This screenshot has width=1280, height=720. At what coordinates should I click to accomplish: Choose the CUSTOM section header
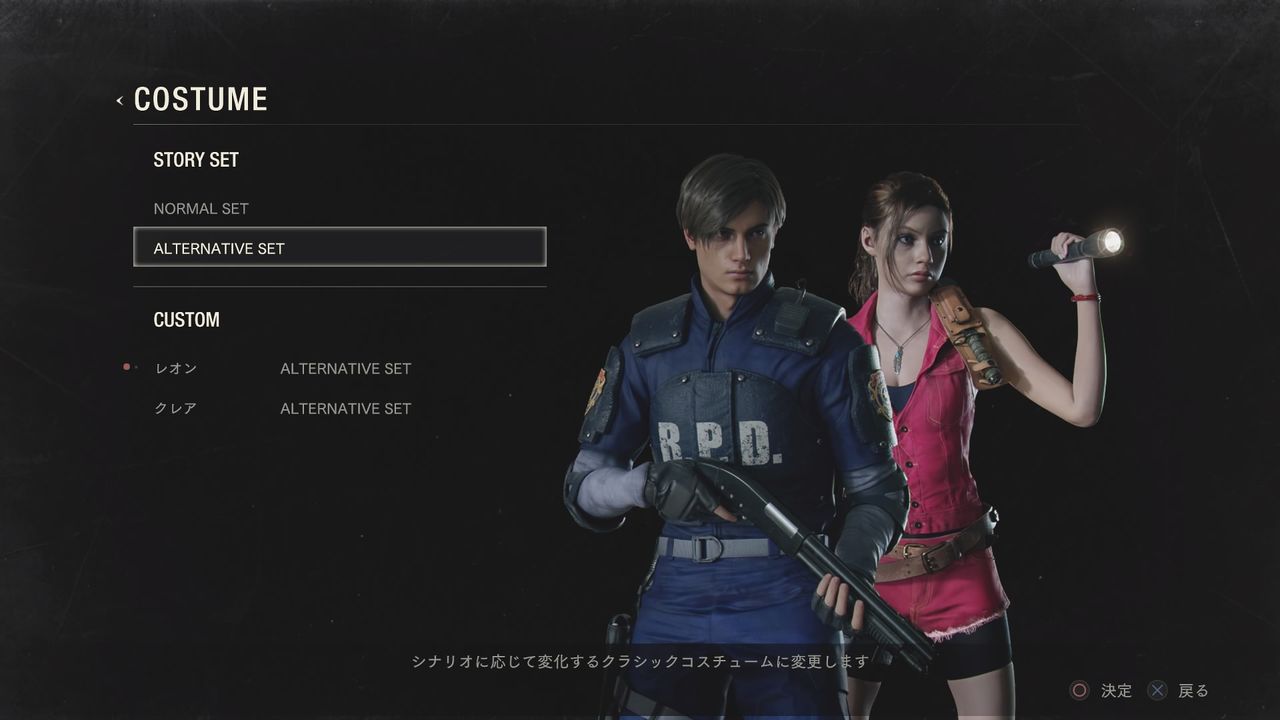click(x=186, y=319)
